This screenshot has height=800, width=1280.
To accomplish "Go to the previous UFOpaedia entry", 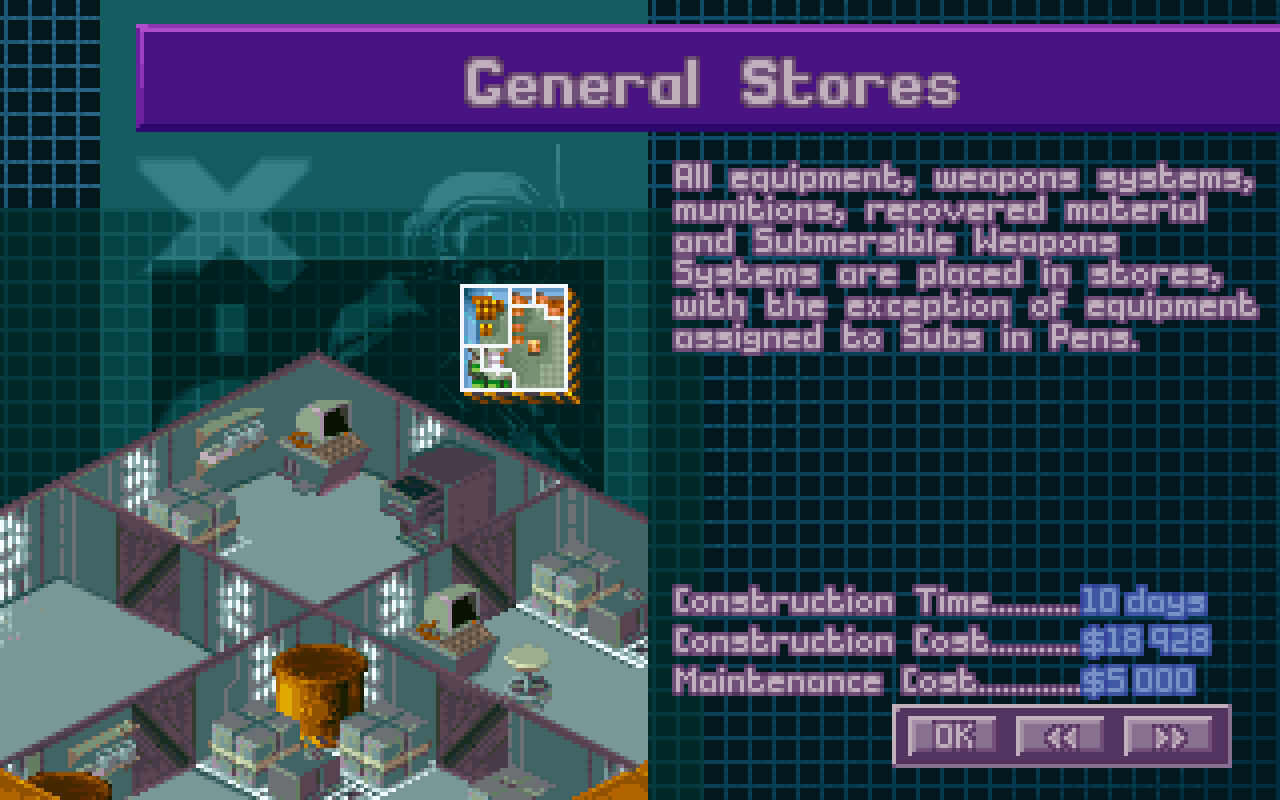I will [1061, 736].
